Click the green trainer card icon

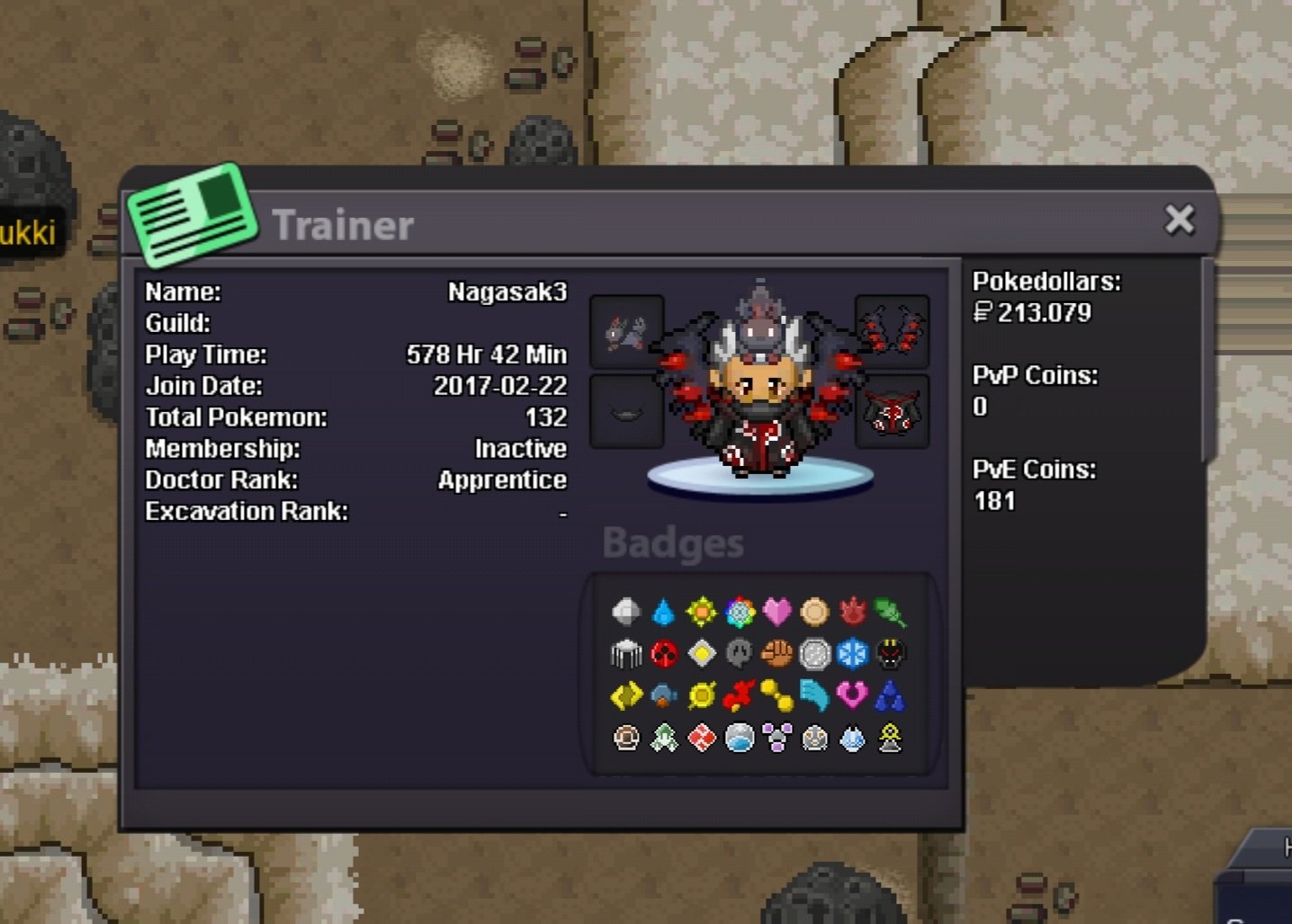coord(193,215)
